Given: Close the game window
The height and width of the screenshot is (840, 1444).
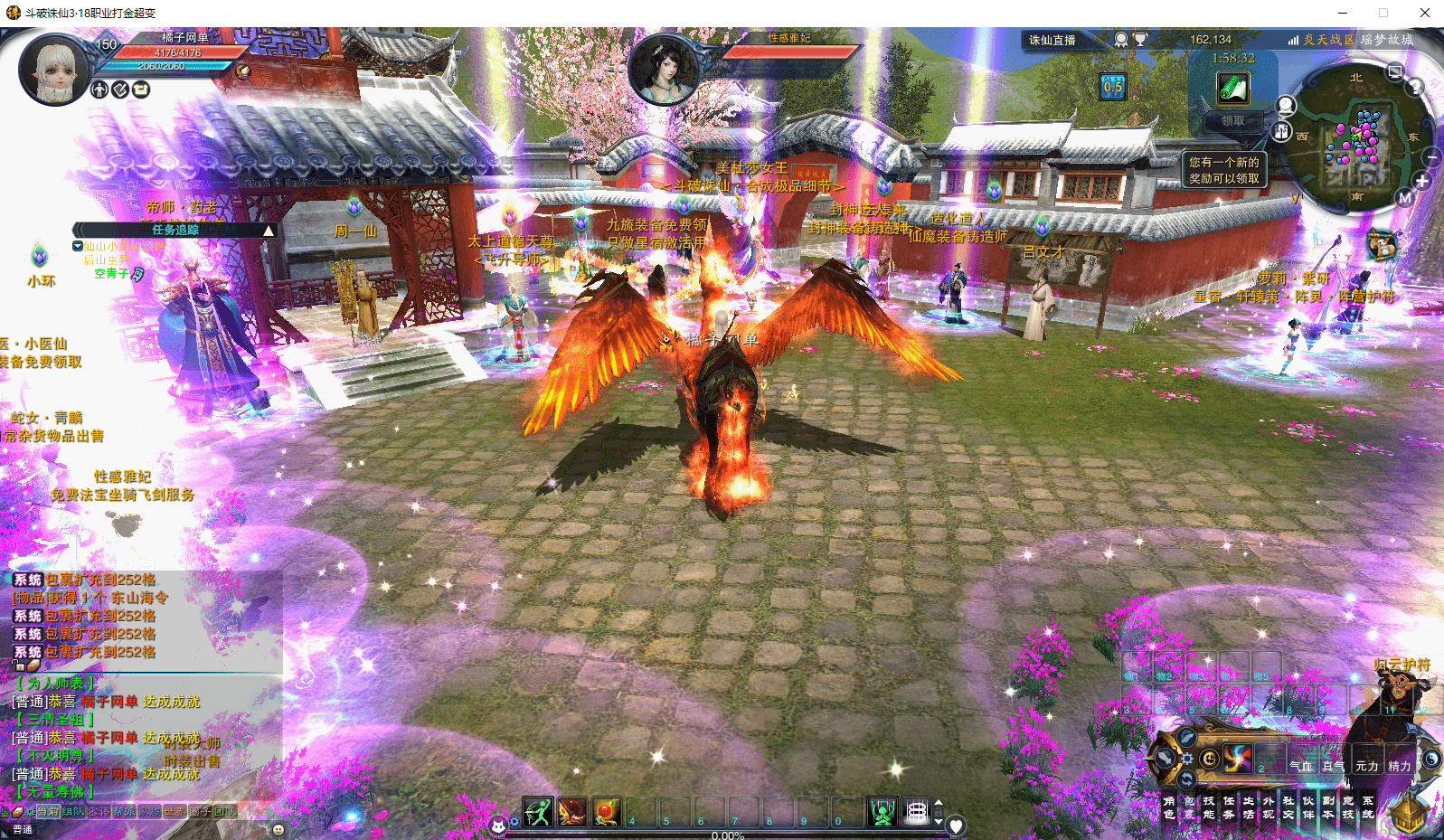Looking at the screenshot, I should click(1424, 13).
